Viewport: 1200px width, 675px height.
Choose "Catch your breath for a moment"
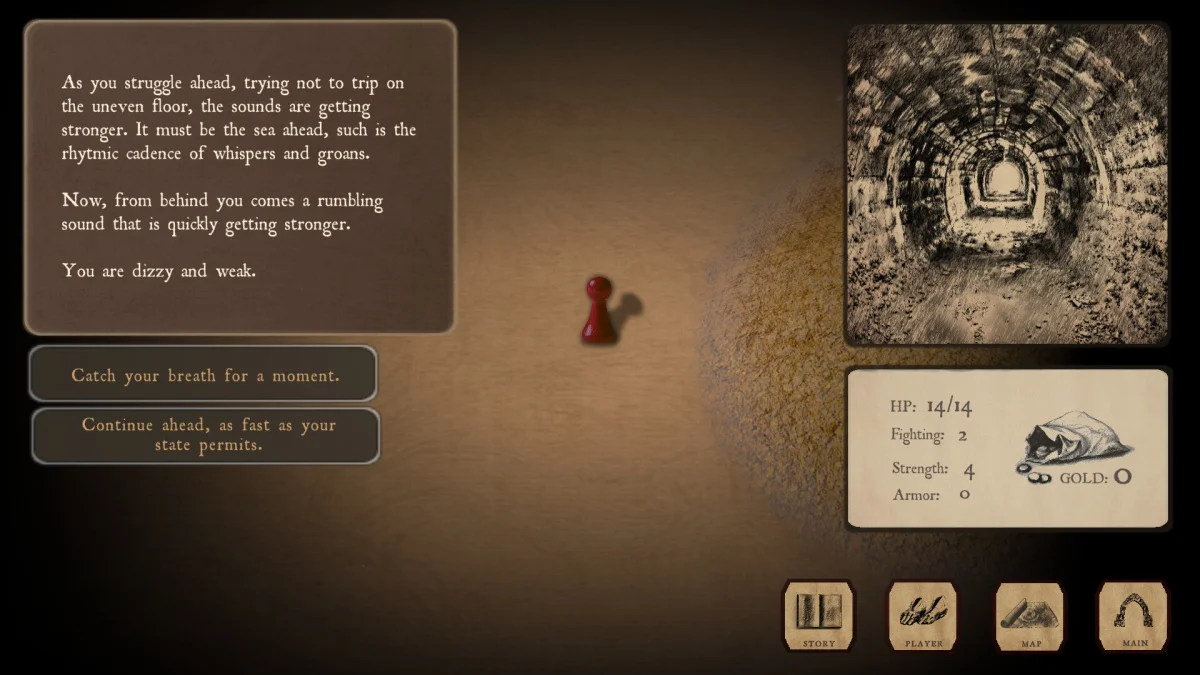point(204,375)
